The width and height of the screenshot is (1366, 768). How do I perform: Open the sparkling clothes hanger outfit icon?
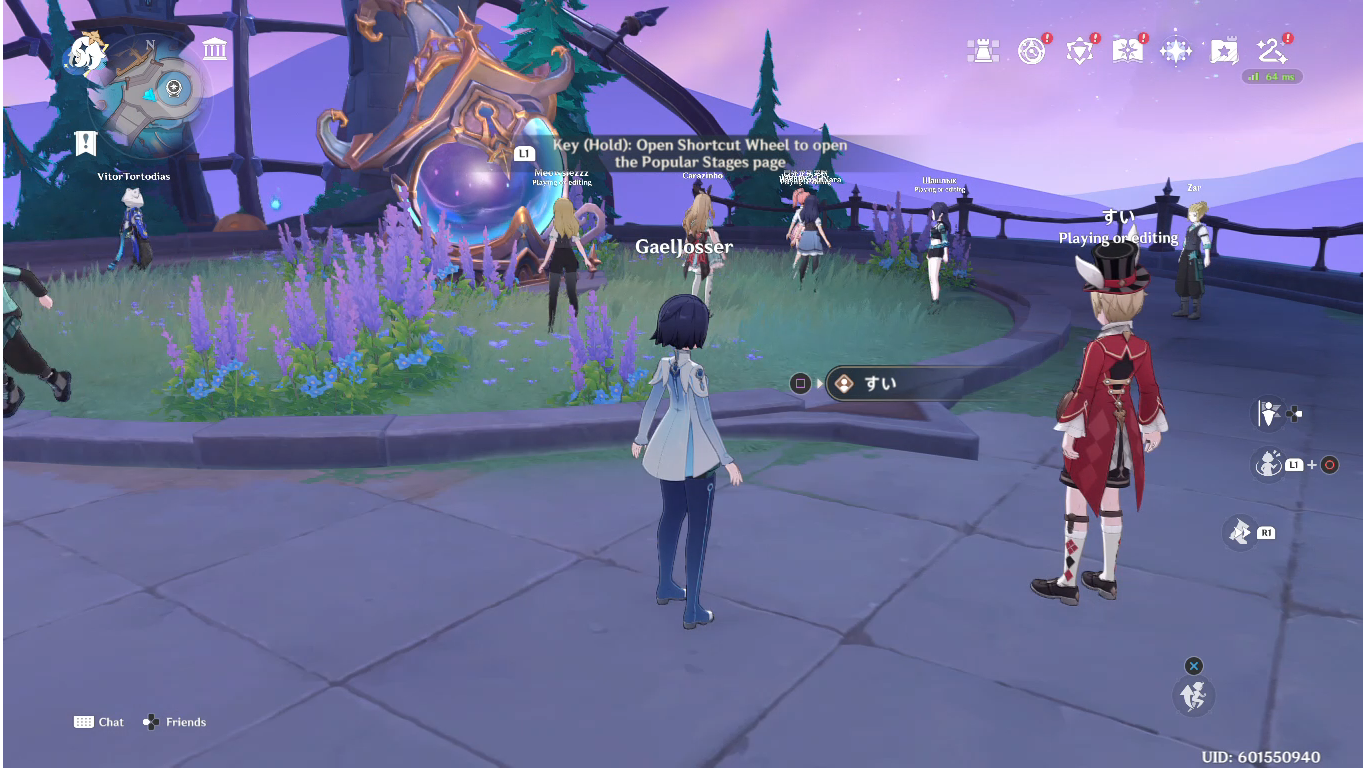pyautogui.click(x=1272, y=50)
